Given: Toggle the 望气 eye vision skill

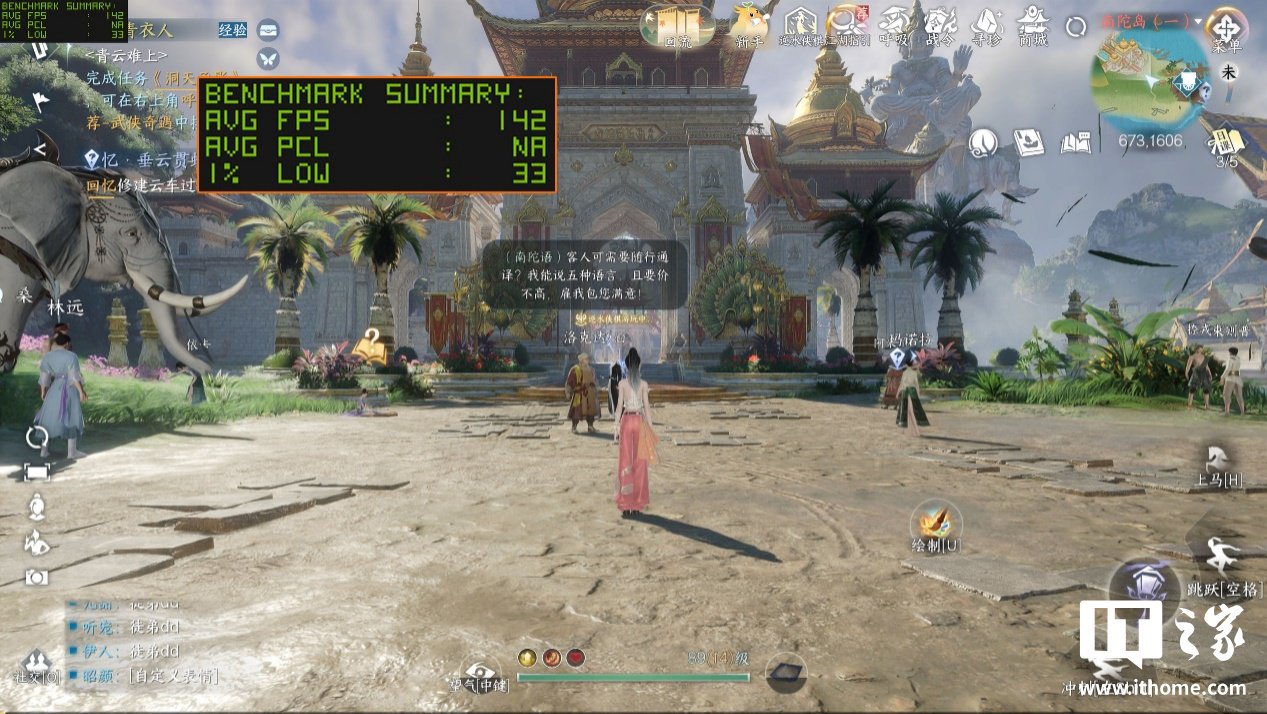Looking at the screenshot, I should [x=480, y=672].
